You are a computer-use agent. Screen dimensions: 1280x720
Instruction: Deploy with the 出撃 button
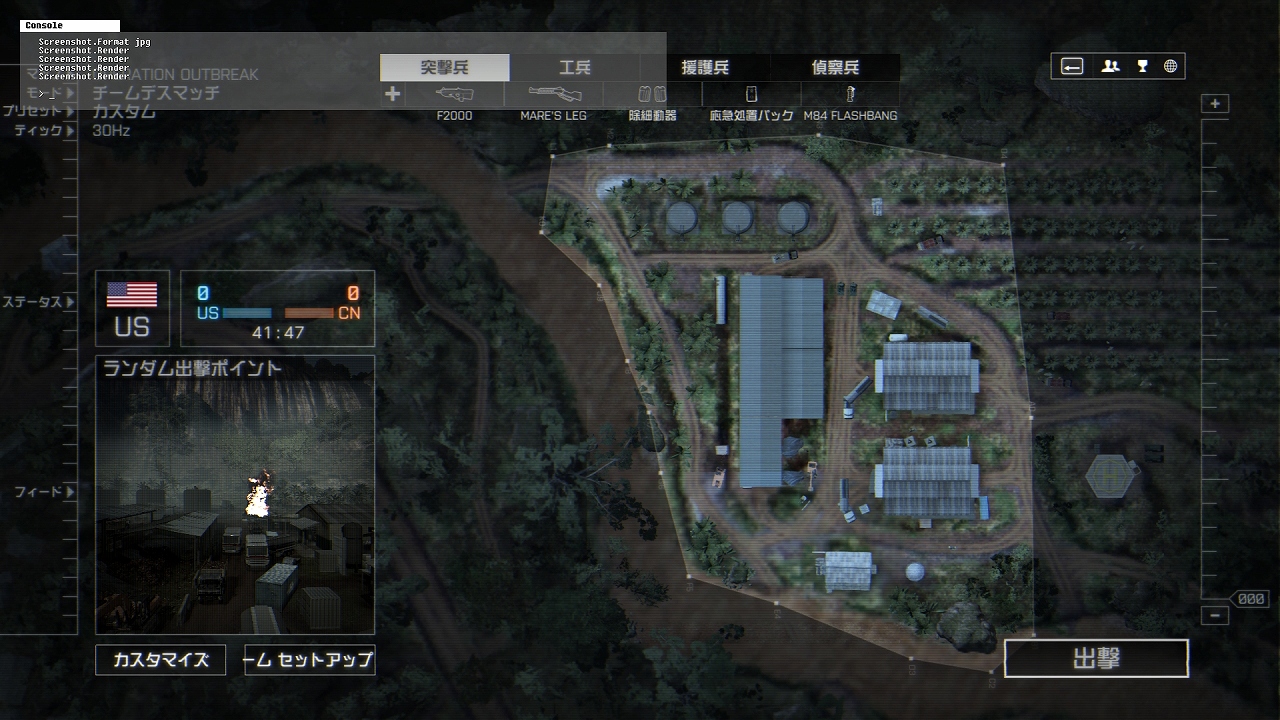tap(1096, 659)
